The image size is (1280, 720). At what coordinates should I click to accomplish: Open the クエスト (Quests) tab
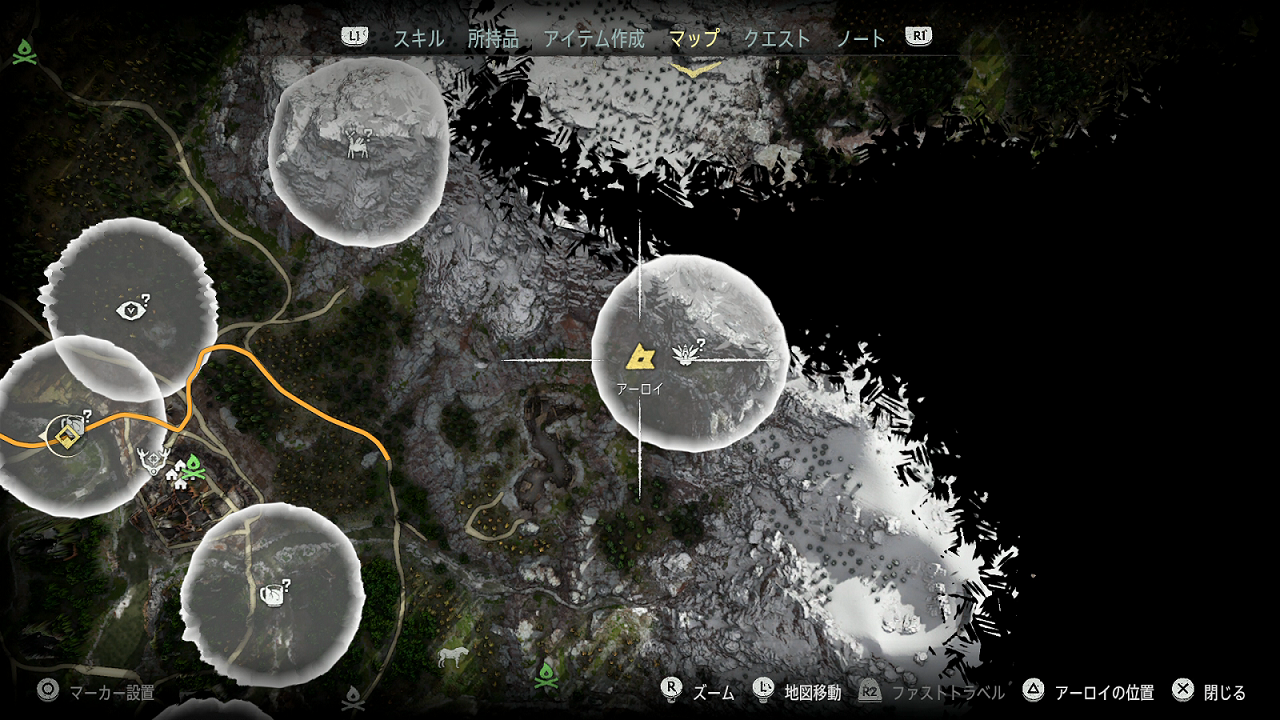click(776, 38)
